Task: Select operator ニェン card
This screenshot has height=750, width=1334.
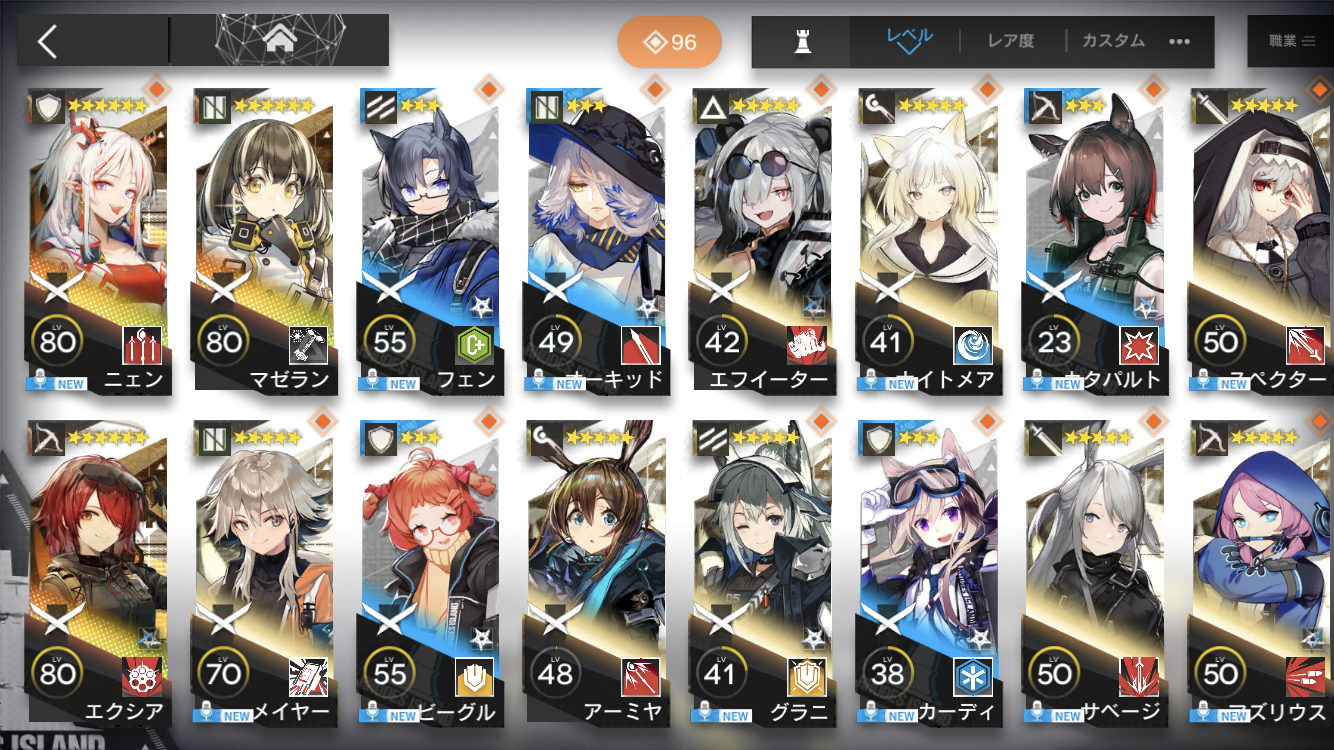Action: coord(98,240)
